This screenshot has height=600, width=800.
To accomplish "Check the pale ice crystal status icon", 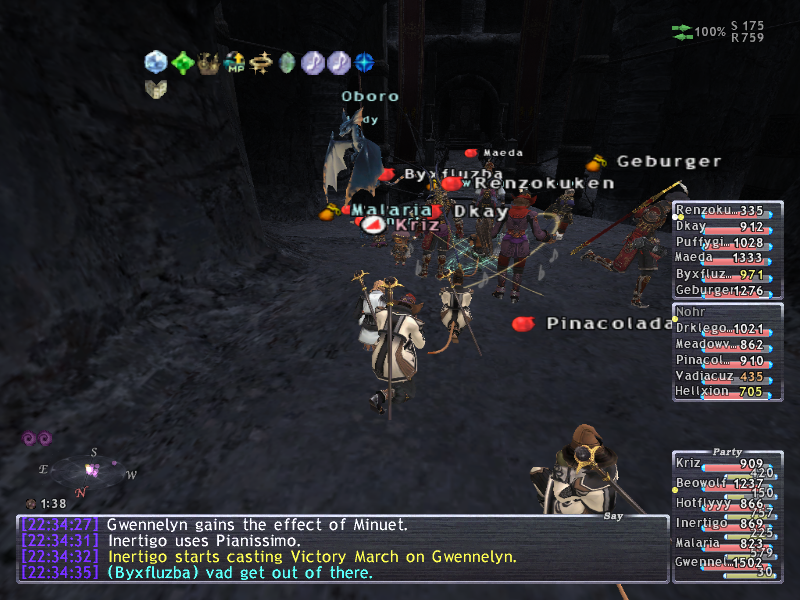I will (156, 63).
